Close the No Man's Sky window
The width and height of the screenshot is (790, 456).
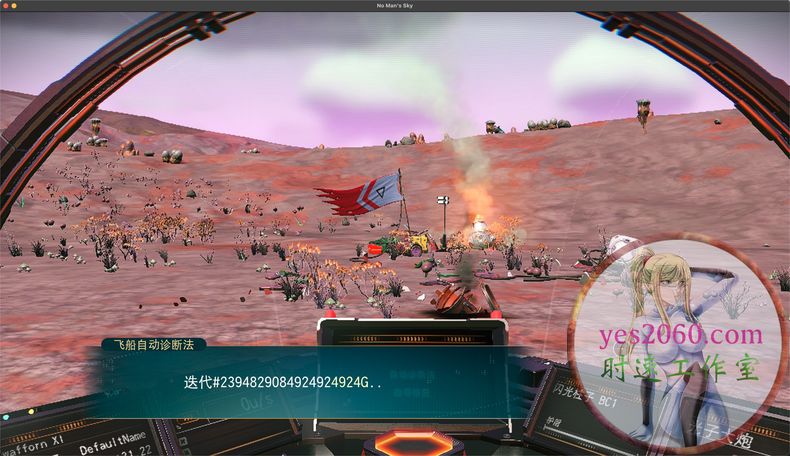tap(7, 5)
